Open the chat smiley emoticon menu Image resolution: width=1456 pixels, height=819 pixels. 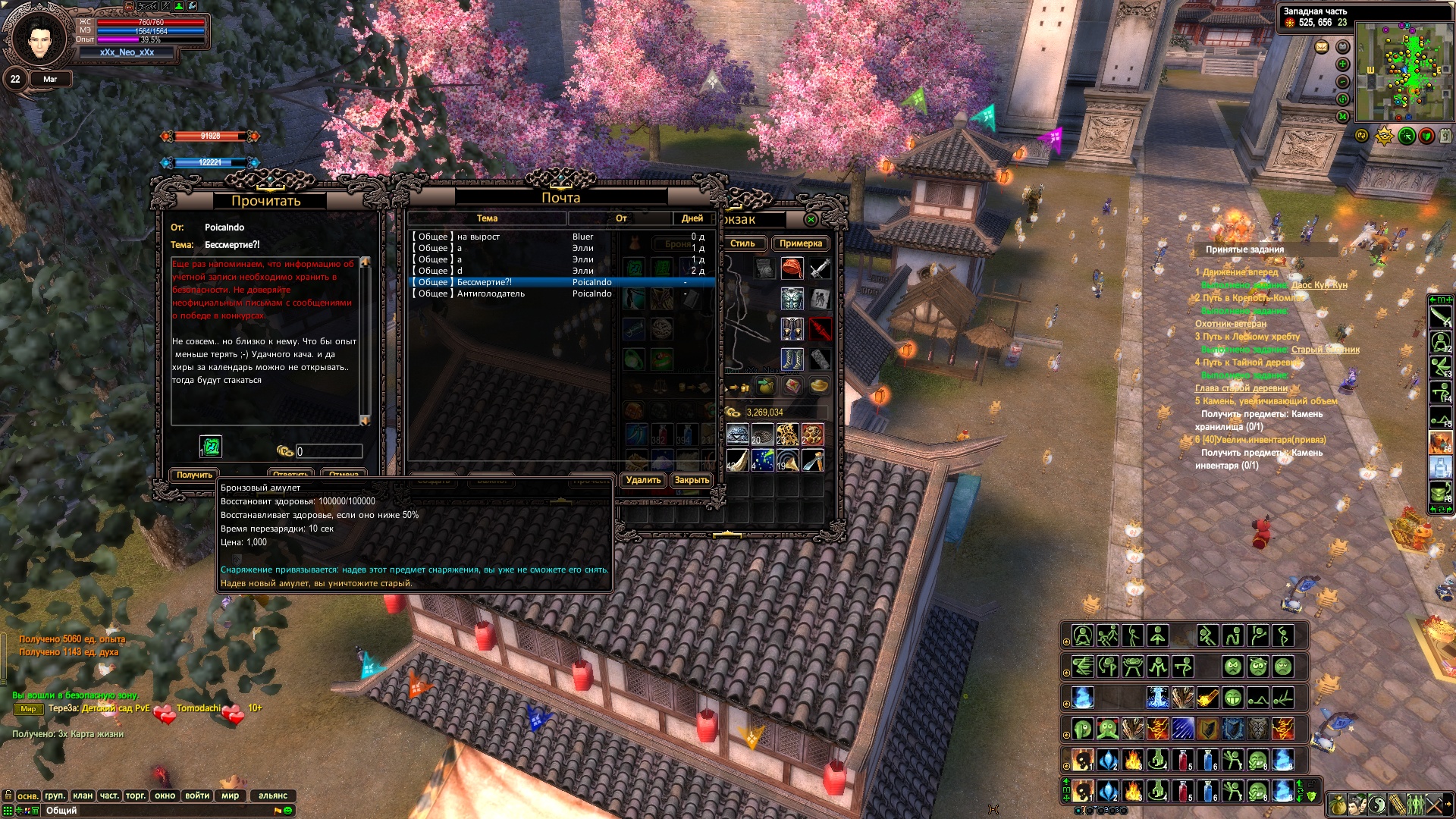pyautogui.click(x=287, y=811)
